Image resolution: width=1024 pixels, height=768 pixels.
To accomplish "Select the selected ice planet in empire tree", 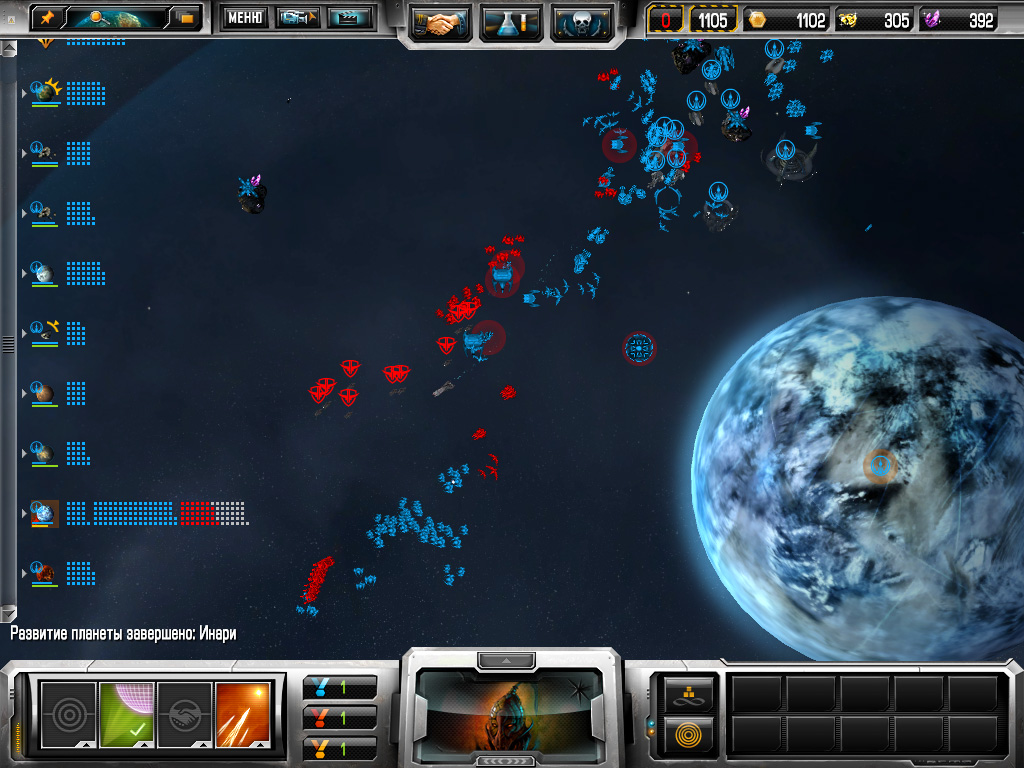I will pos(45,514).
